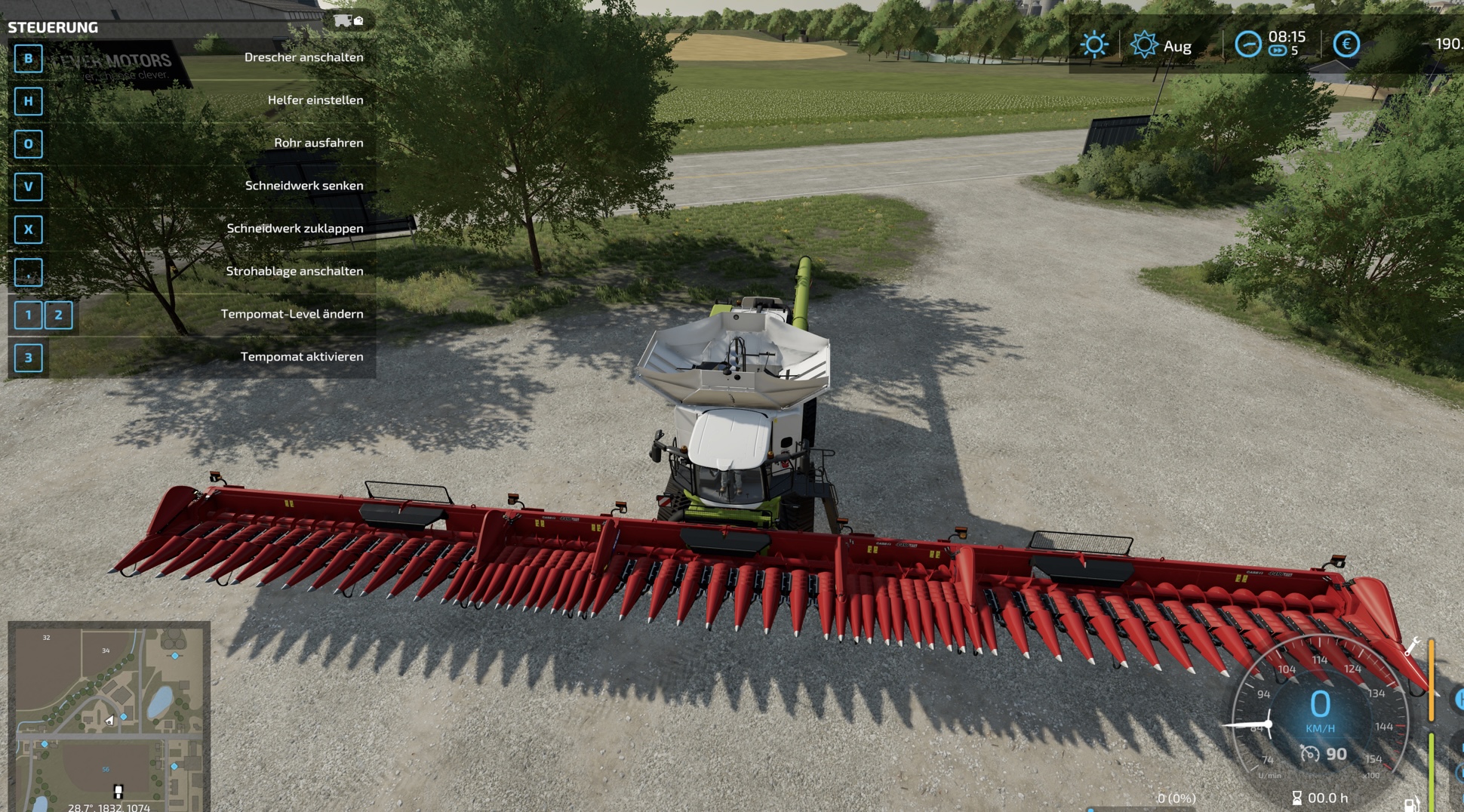Click the cruise control speed icon
Image resolution: width=1464 pixels, height=812 pixels.
point(1309,754)
